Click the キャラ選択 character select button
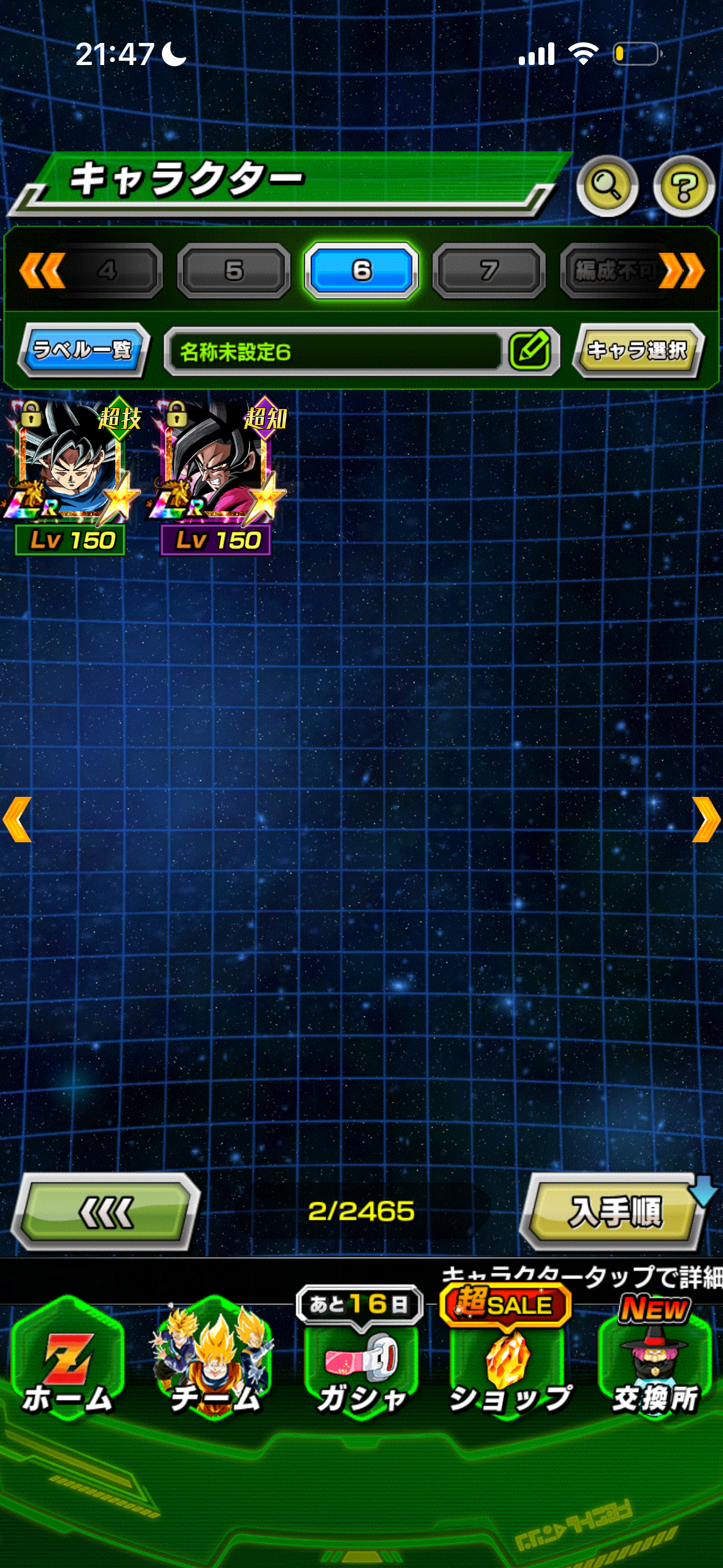The image size is (723, 1568). click(638, 350)
